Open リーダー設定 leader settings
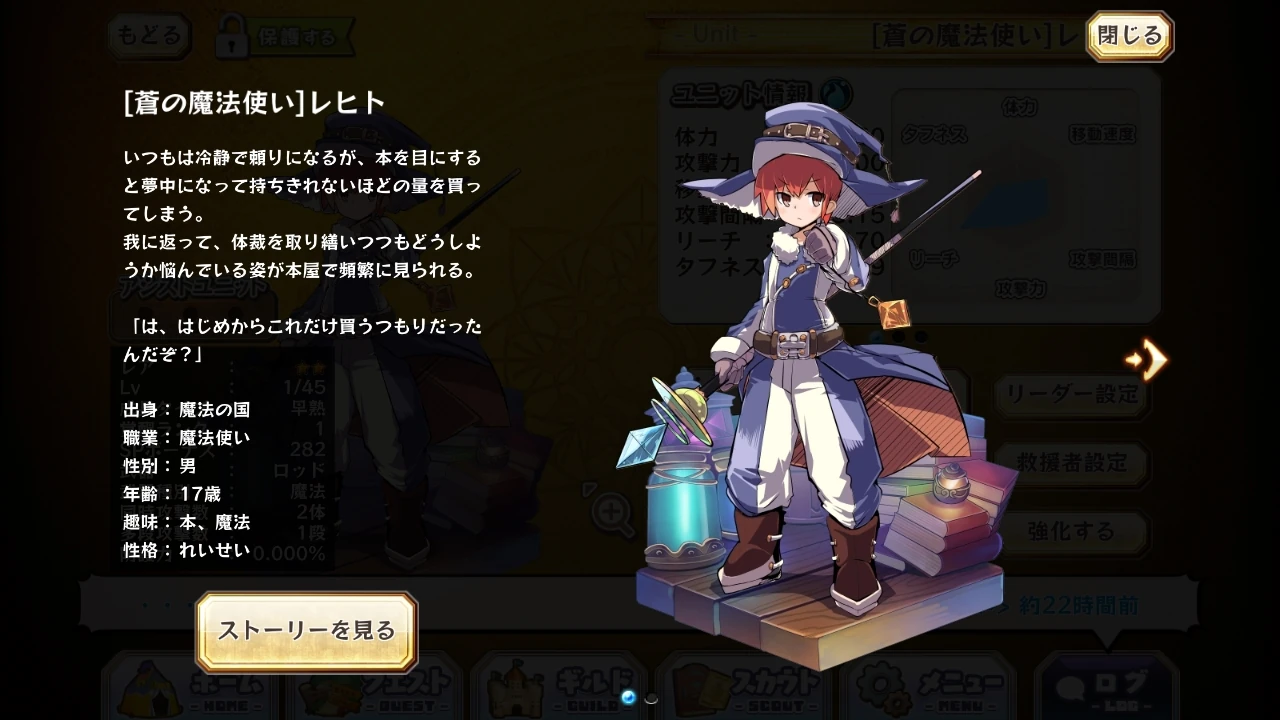 click(x=1071, y=397)
